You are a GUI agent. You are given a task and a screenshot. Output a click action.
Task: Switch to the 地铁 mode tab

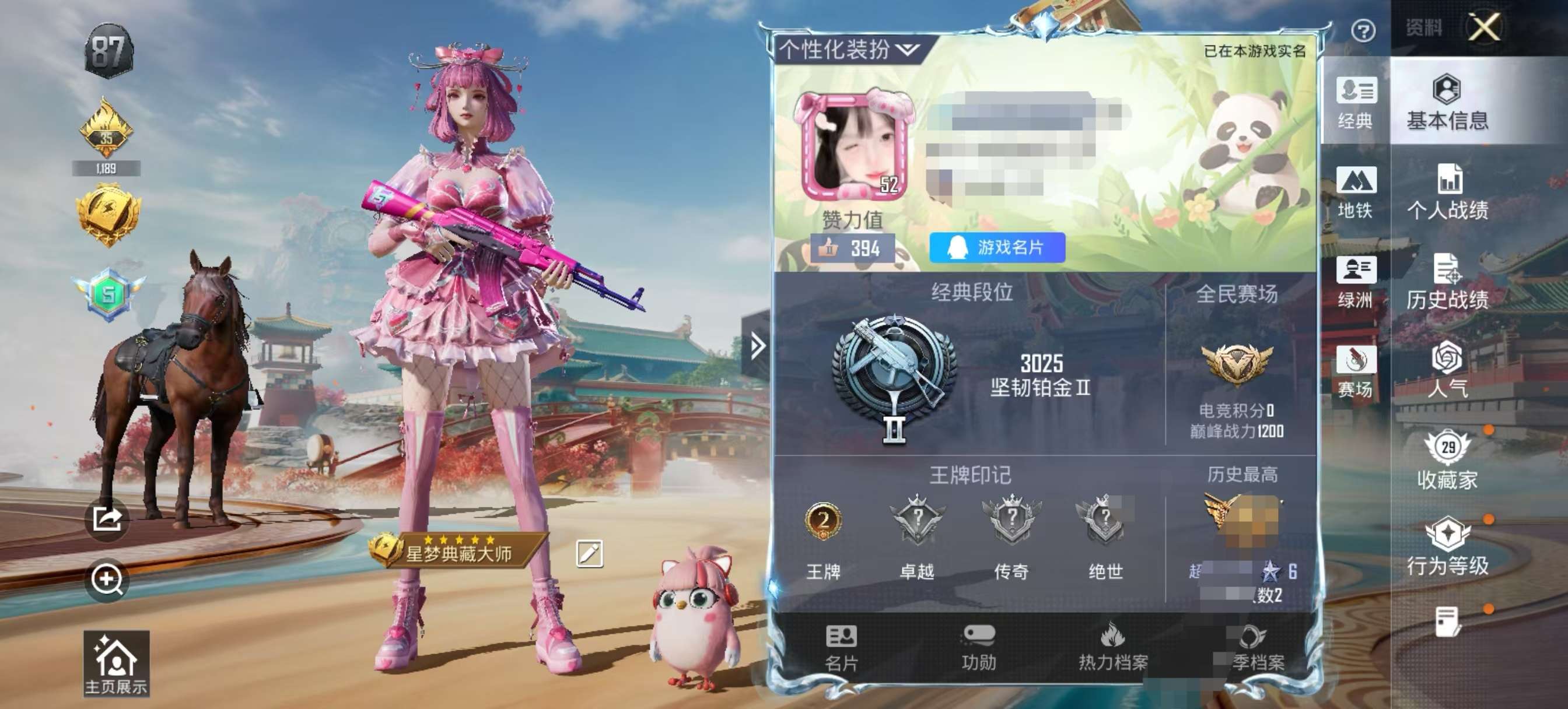pos(1355,192)
